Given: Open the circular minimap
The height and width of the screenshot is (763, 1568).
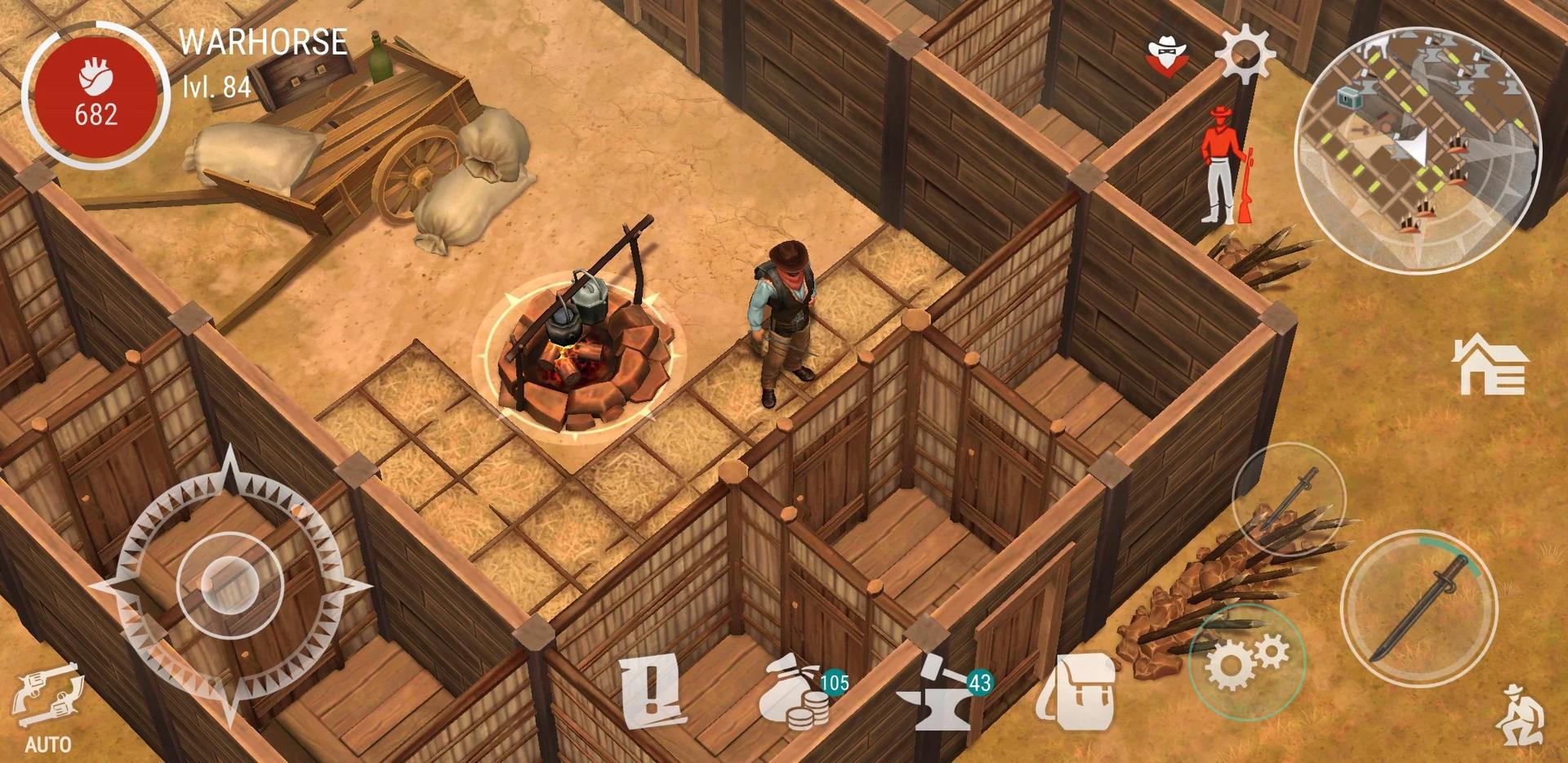Looking at the screenshot, I should pyautogui.click(x=1418, y=151).
